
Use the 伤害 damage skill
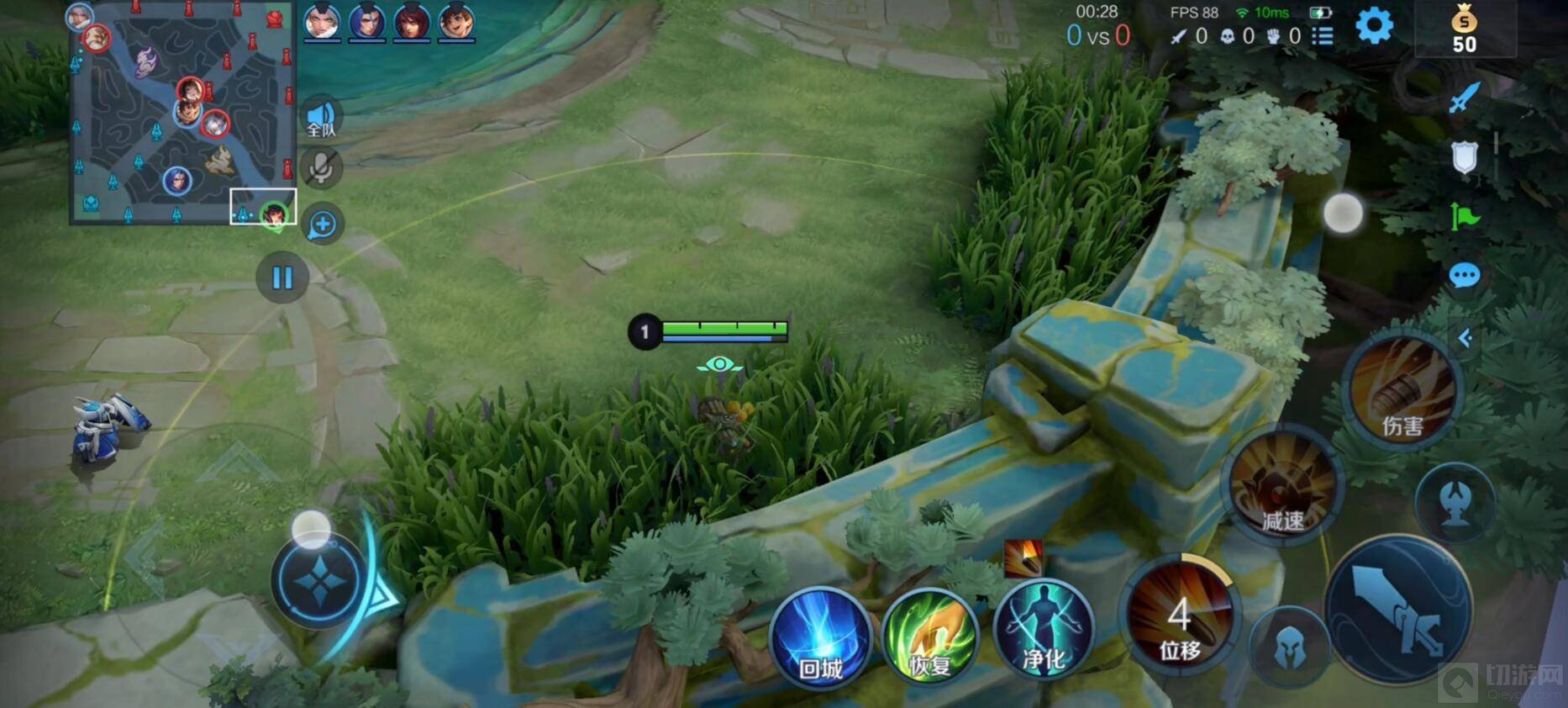tap(1402, 392)
